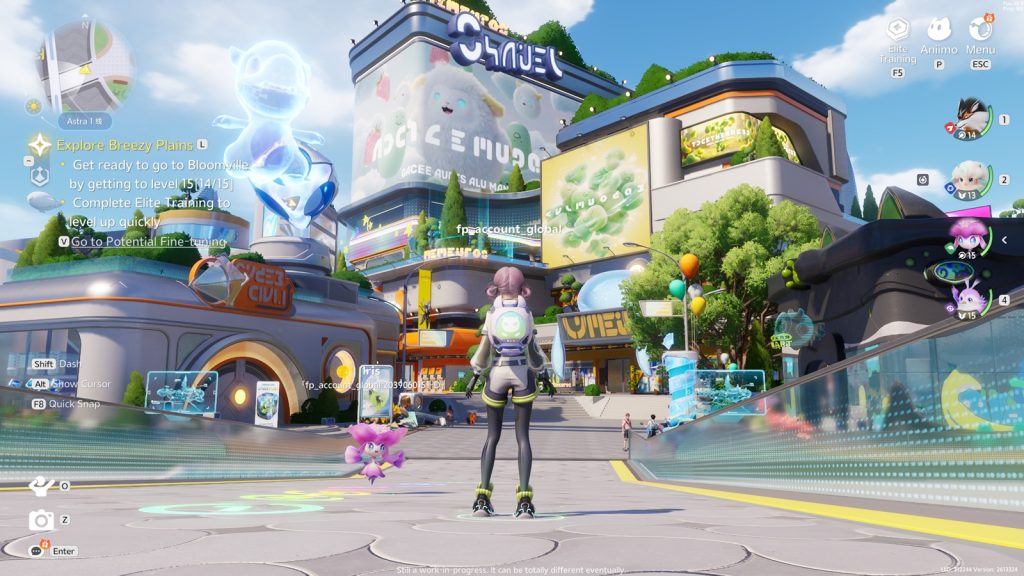Select the white fluffy Aniimo in slot 2

pyautogui.click(x=968, y=177)
